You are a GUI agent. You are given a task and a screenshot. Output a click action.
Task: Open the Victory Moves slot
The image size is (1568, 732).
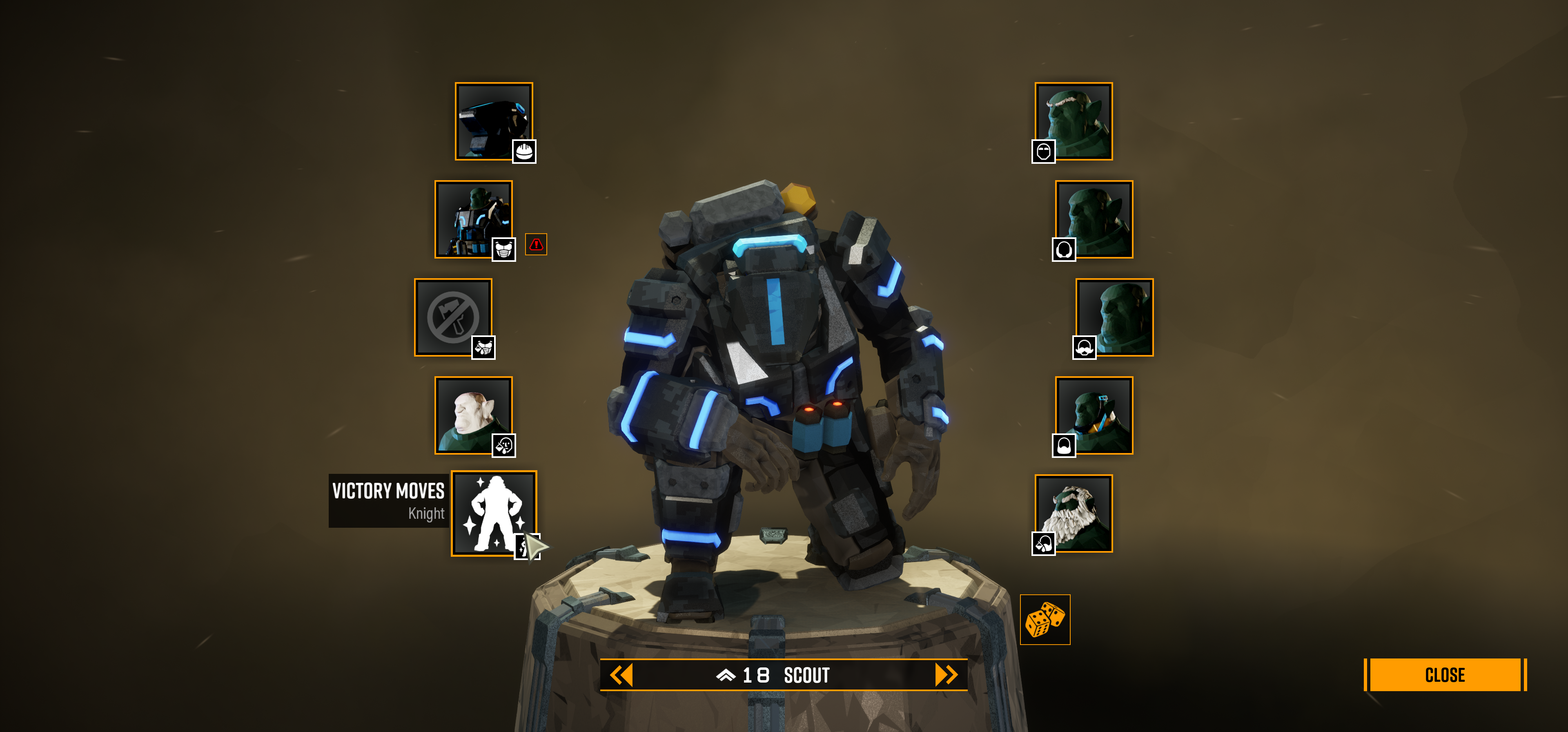(494, 513)
